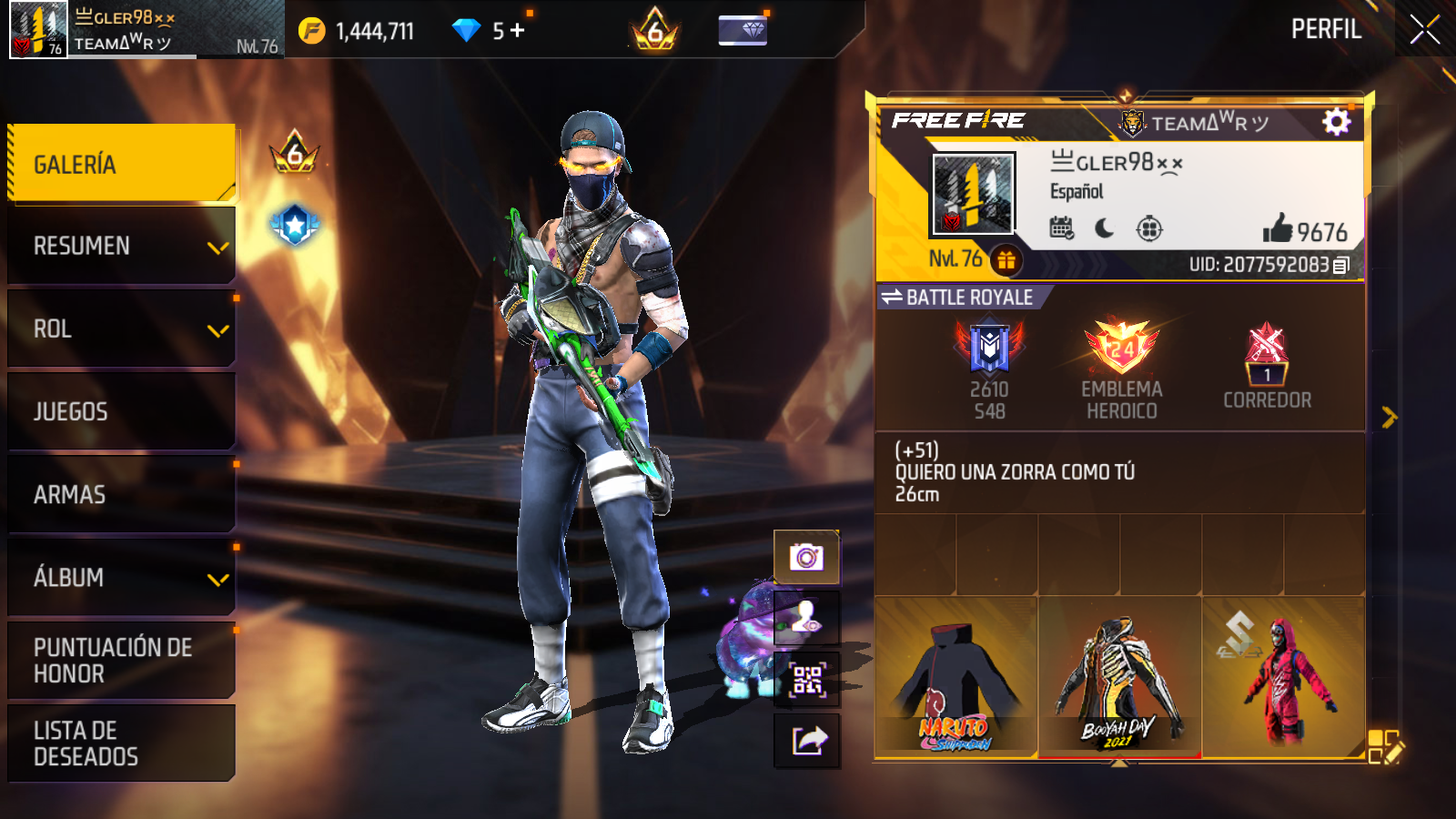Open the Rol section

point(121,329)
